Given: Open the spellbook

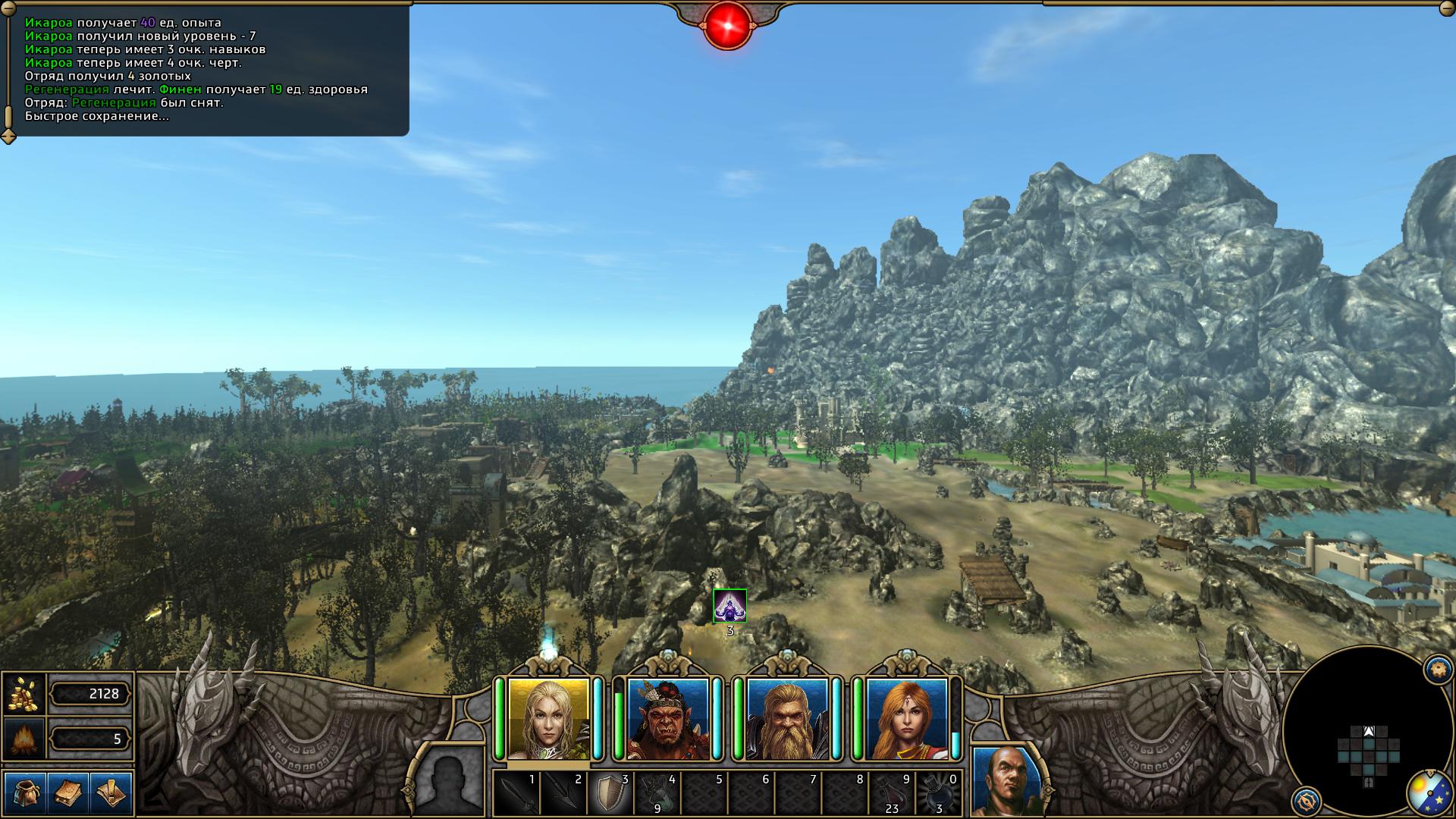Looking at the screenshot, I should [68, 793].
